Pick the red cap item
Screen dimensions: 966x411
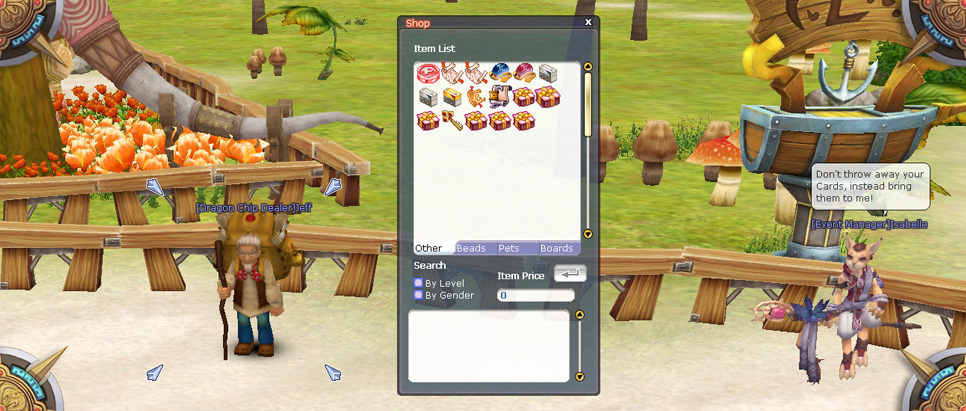coord(524,73)
